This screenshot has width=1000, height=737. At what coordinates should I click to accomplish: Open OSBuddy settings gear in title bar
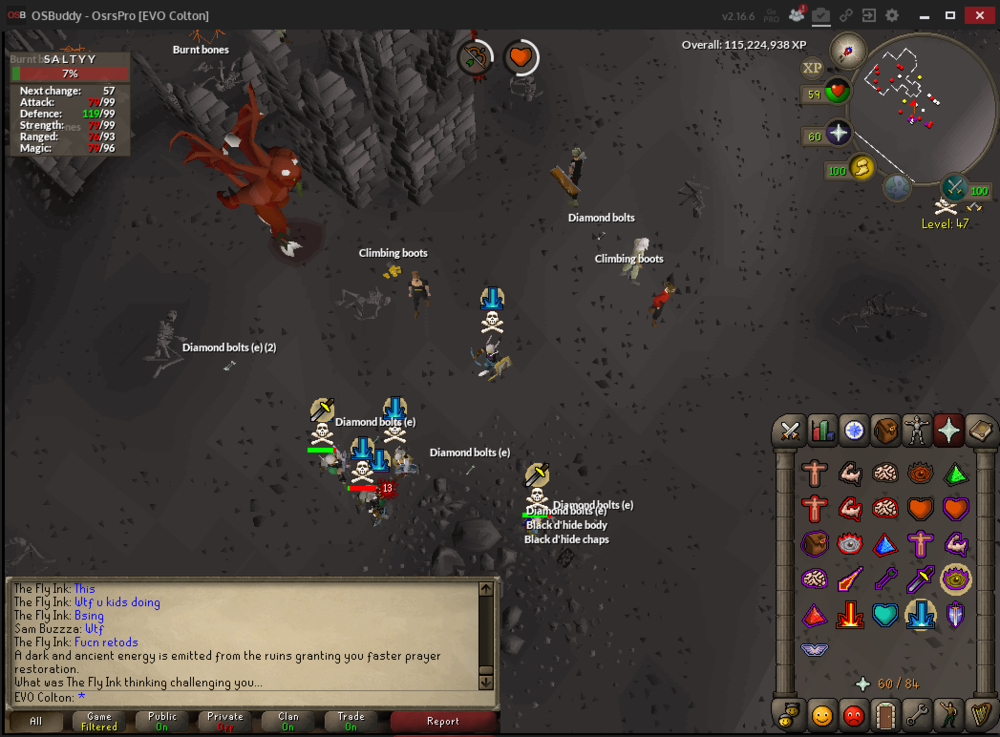point(892,16)
